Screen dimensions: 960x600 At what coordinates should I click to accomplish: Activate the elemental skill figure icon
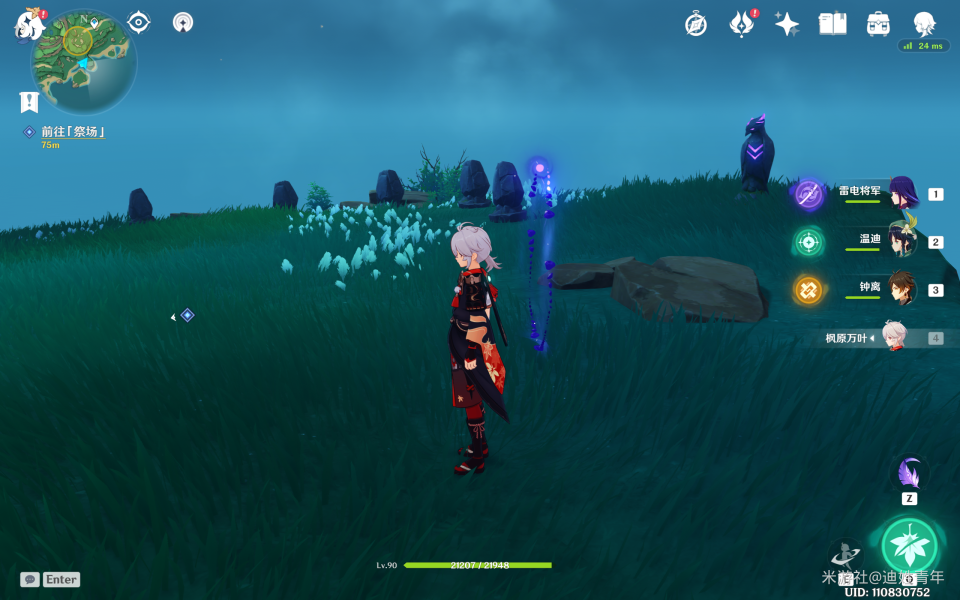click(847, 555)
